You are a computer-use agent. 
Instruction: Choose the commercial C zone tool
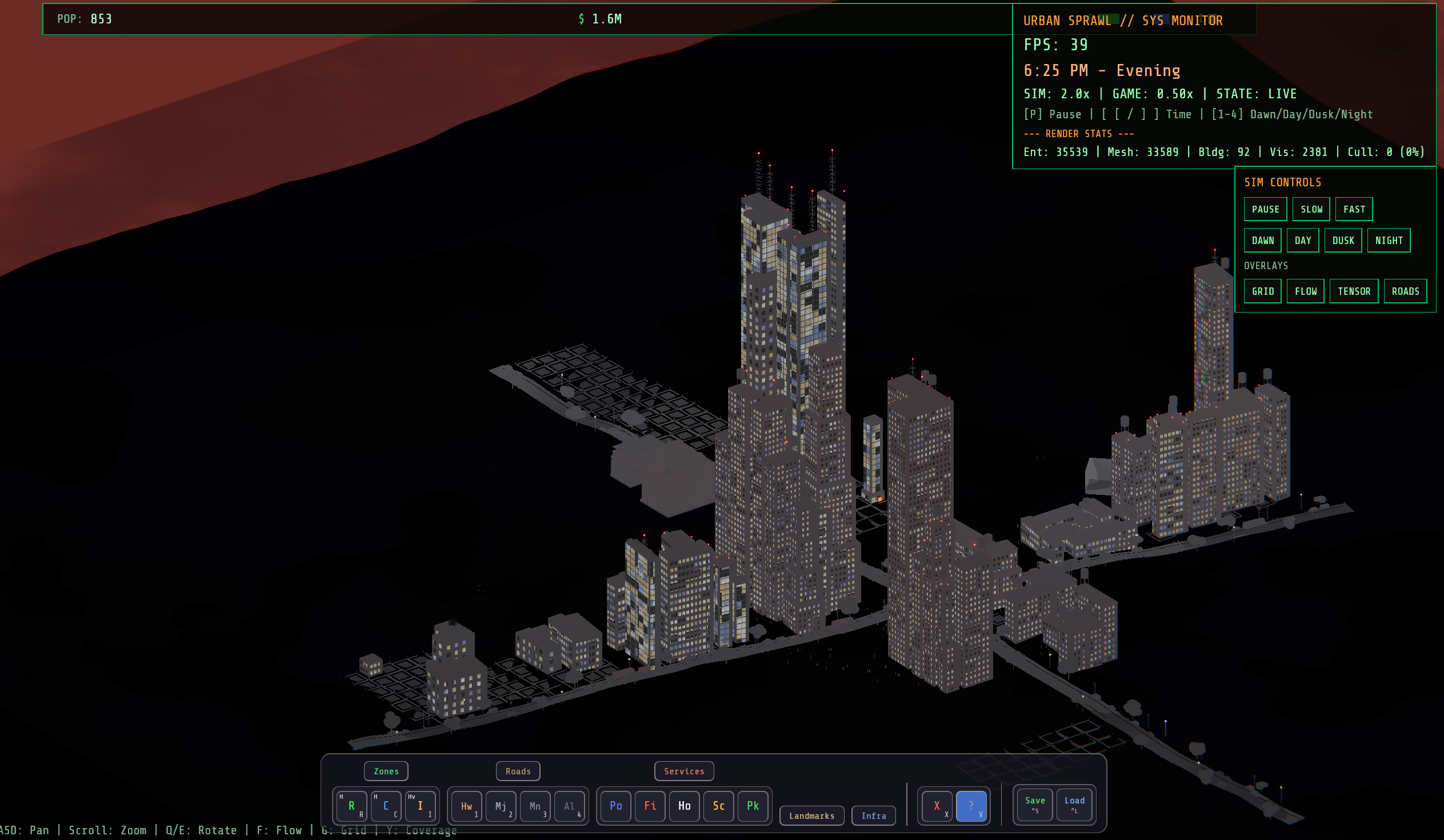click(386, 806)
